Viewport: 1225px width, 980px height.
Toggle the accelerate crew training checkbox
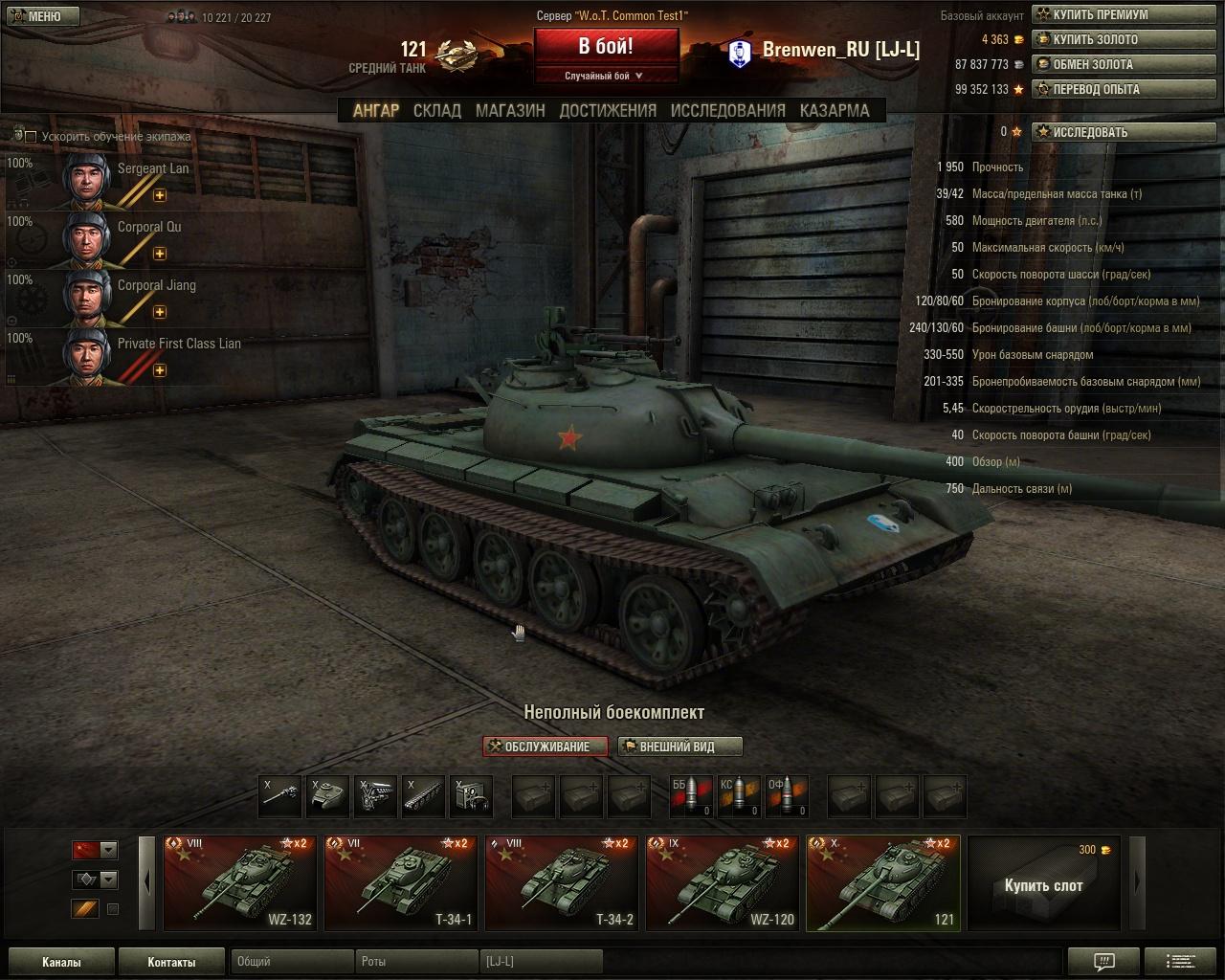point(31,137)
